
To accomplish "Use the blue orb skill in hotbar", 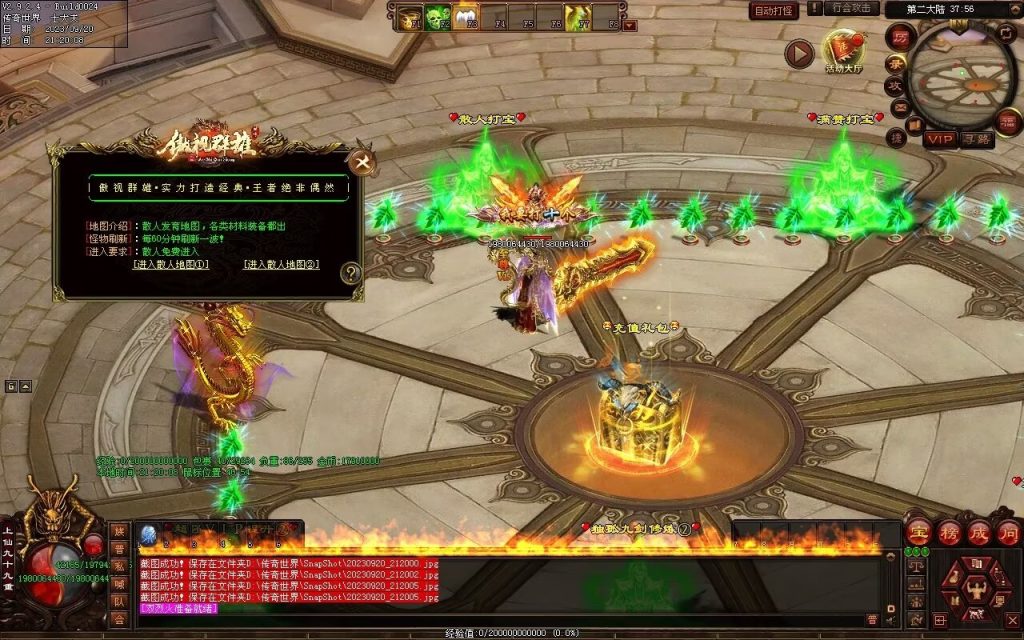I will pyautogui.click(x=148, y=533).
